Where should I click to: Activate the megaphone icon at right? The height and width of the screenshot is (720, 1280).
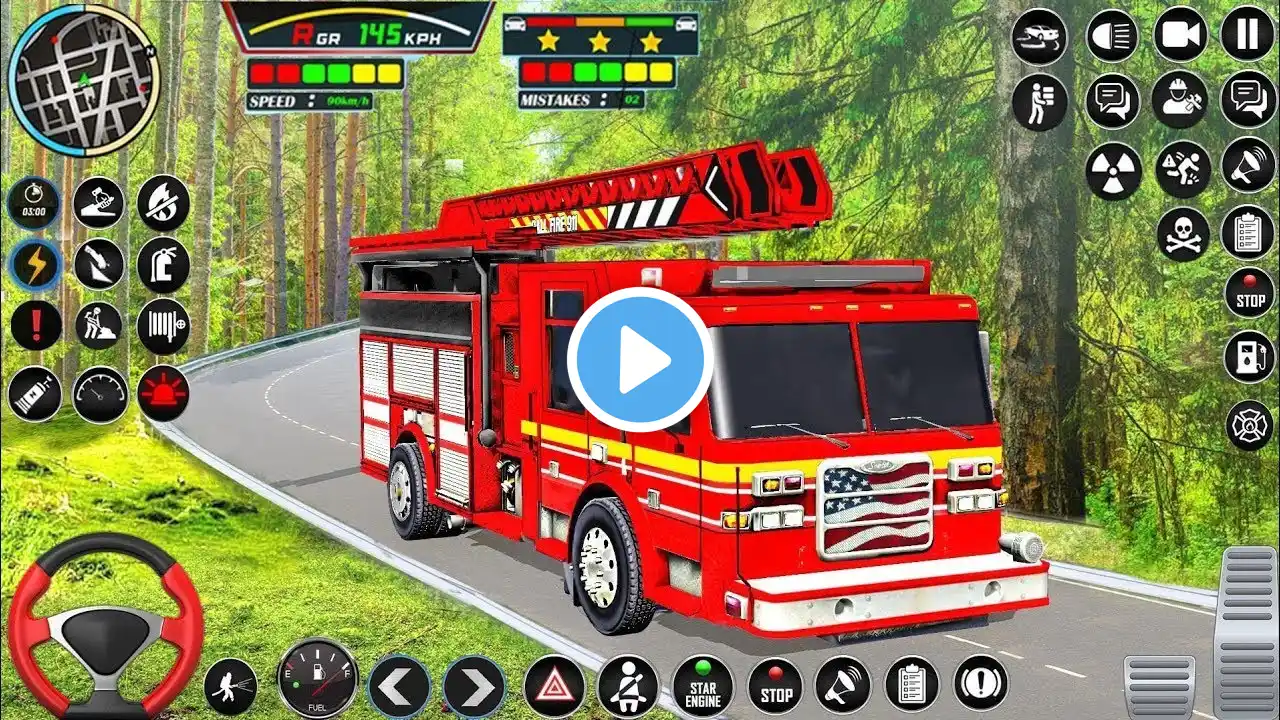[x=1249, y=166]
